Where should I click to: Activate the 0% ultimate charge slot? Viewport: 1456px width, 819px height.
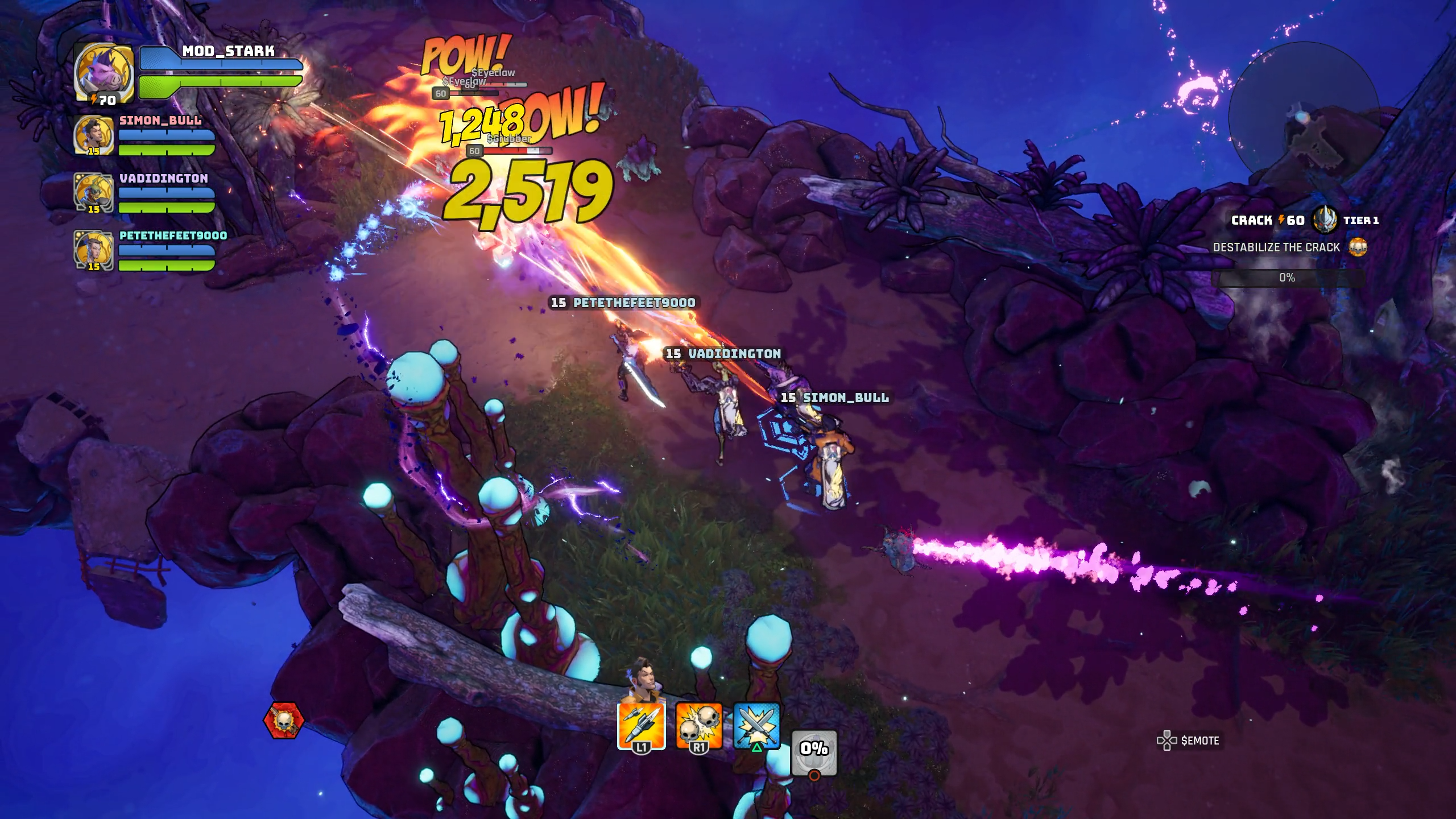tap(814, 752)
